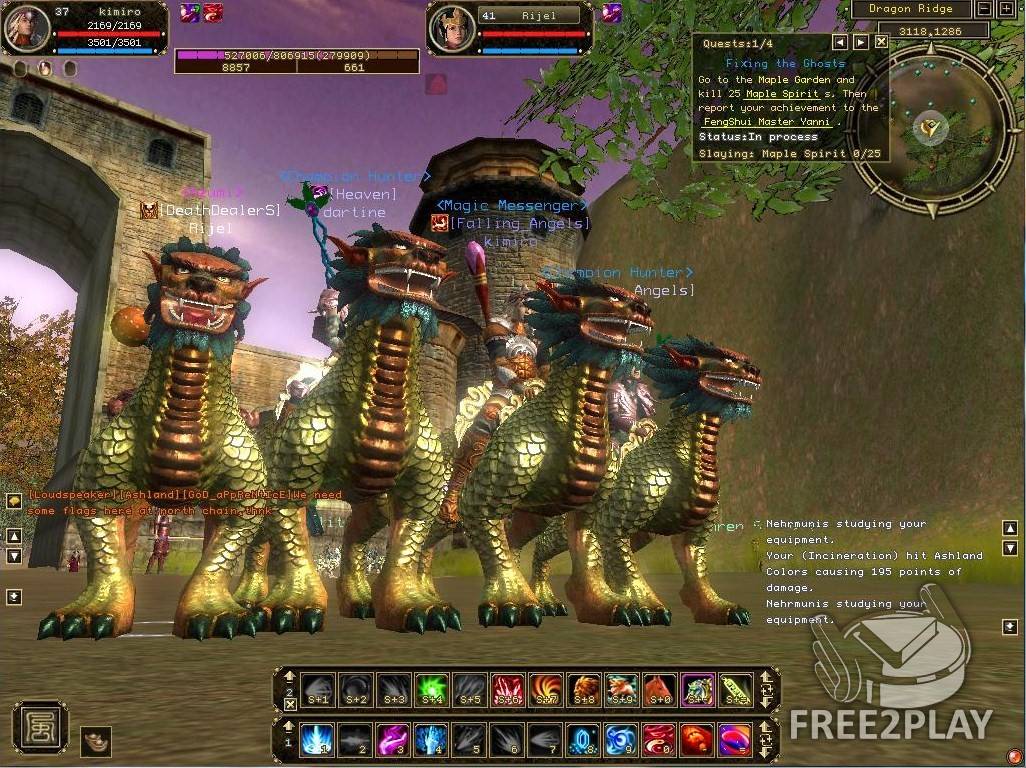
Task: Activate the orange swirl skill S+7
Action: point(546,689)
